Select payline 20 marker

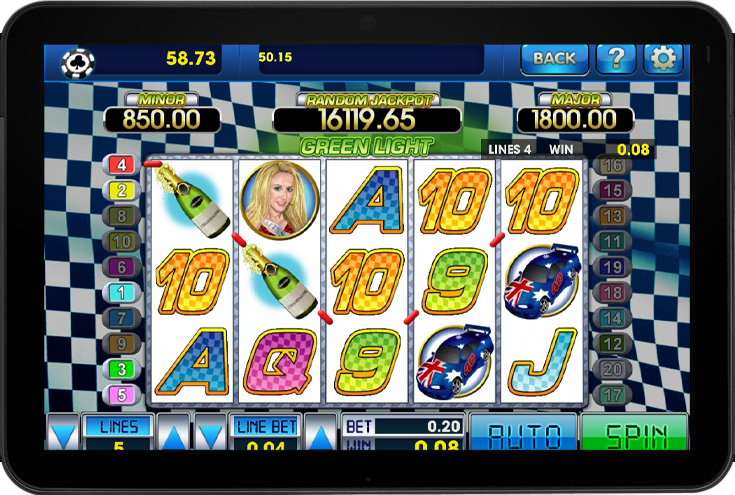tap(613, 369)
